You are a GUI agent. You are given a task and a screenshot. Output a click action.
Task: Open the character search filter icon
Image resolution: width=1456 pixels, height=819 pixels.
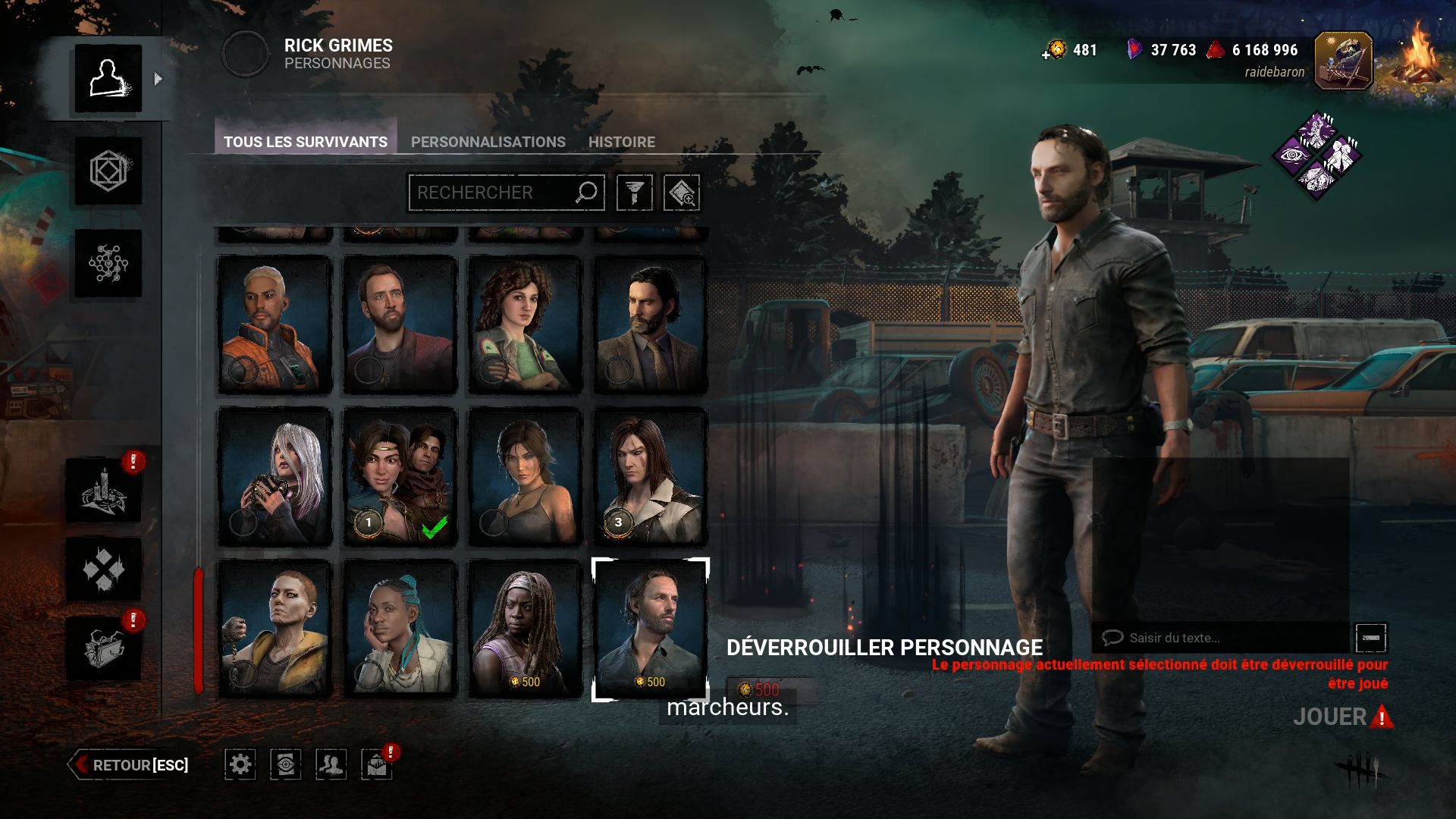[635, 193]
